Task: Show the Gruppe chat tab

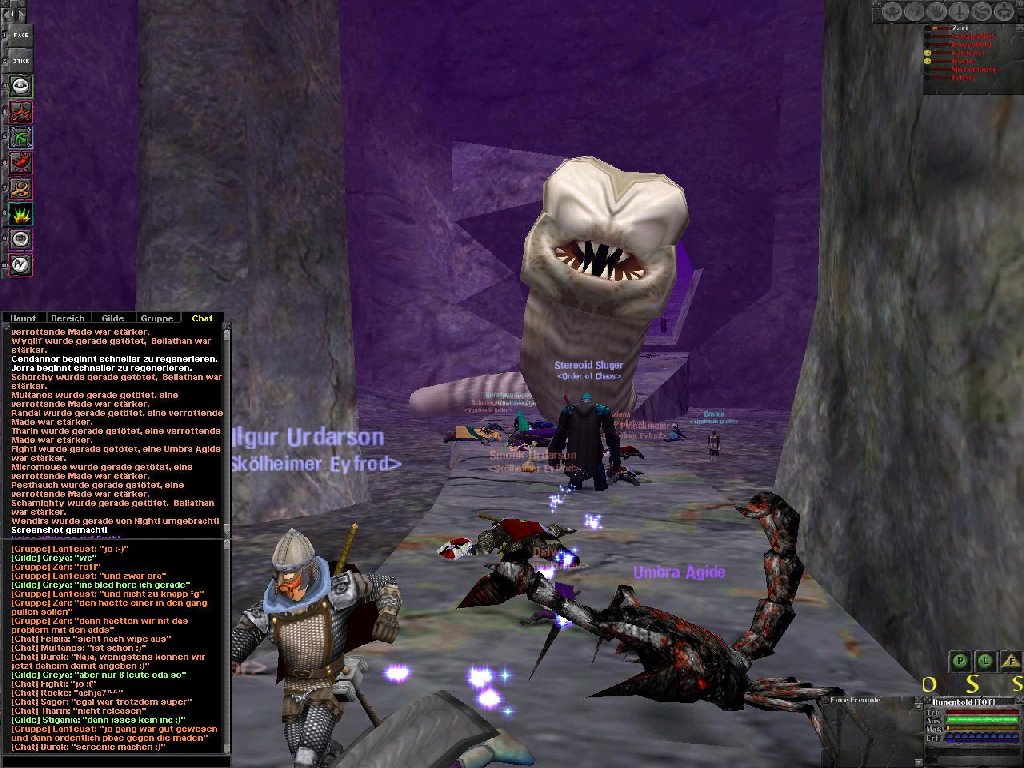Action: point(157,318)
